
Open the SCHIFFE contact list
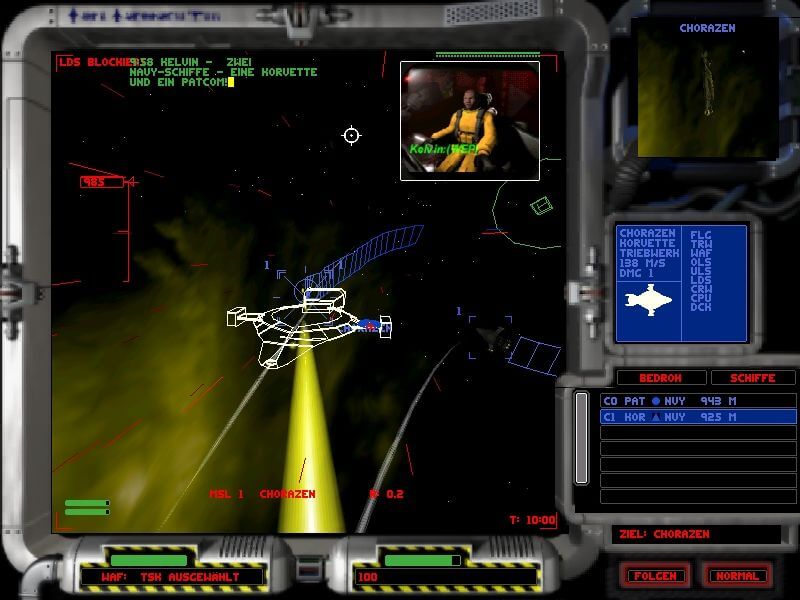(x=753, y=378)
